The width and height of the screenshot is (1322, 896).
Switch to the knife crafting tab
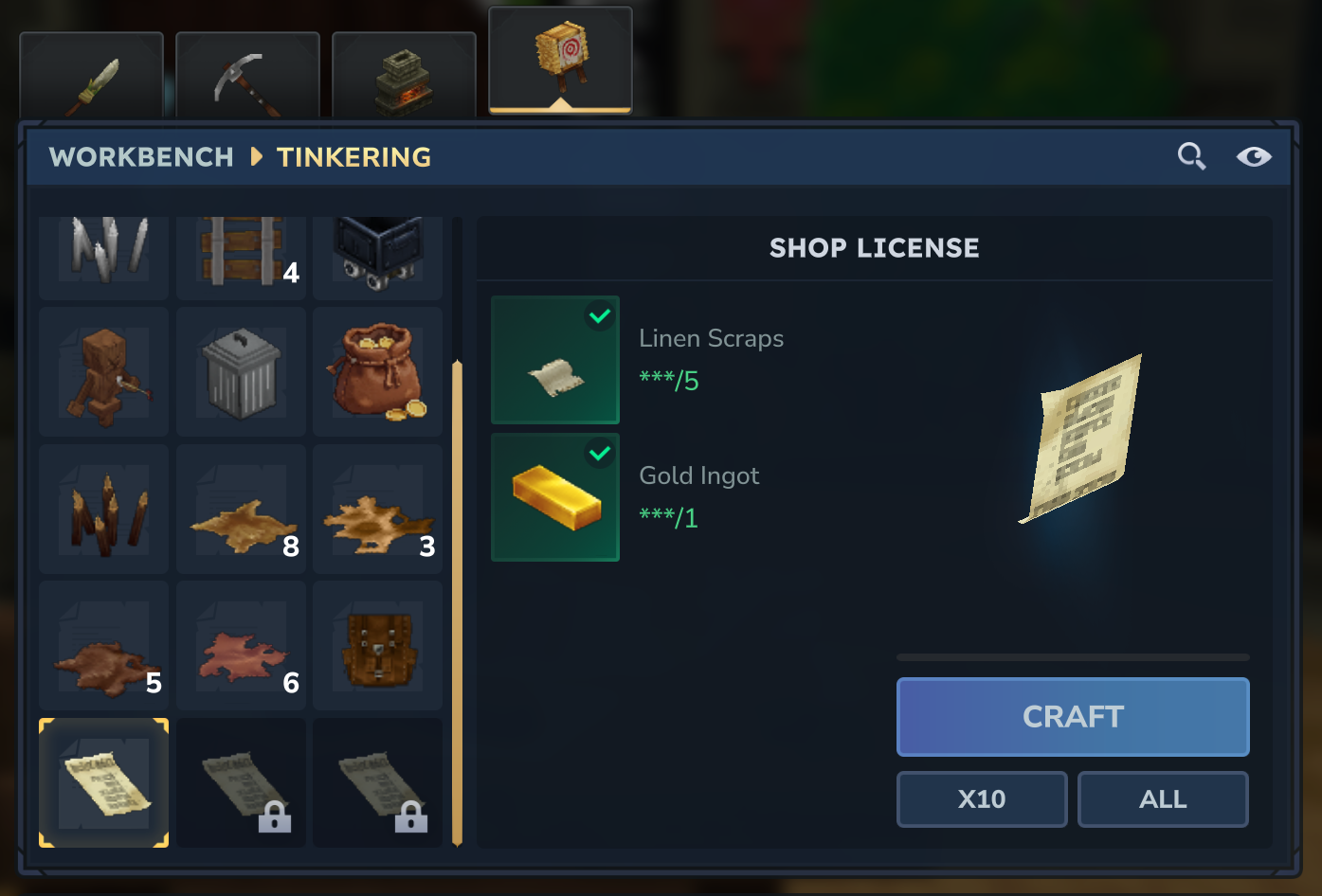(x=92, y=78)
